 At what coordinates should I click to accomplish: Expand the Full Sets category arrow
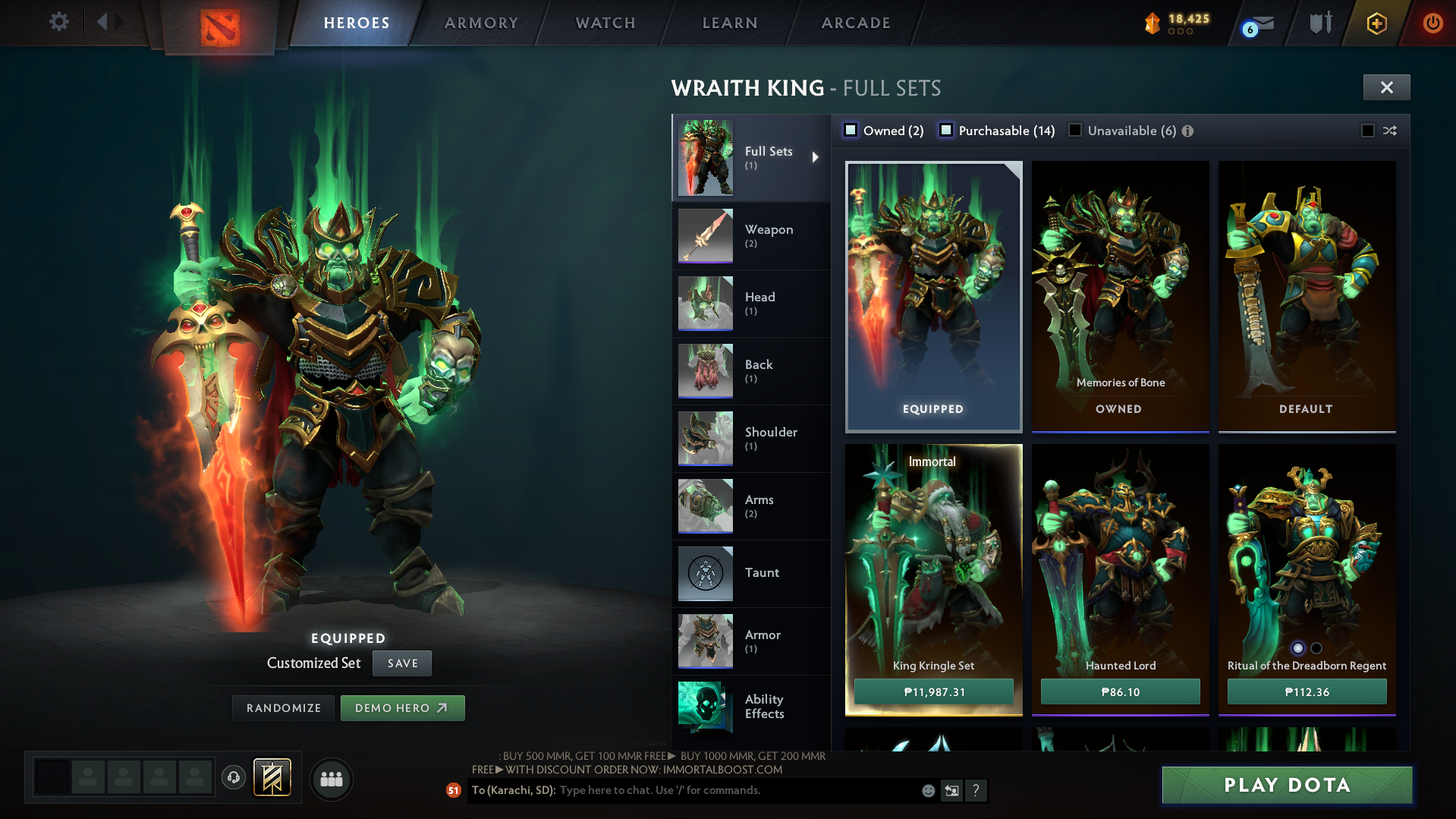[816, 158]
